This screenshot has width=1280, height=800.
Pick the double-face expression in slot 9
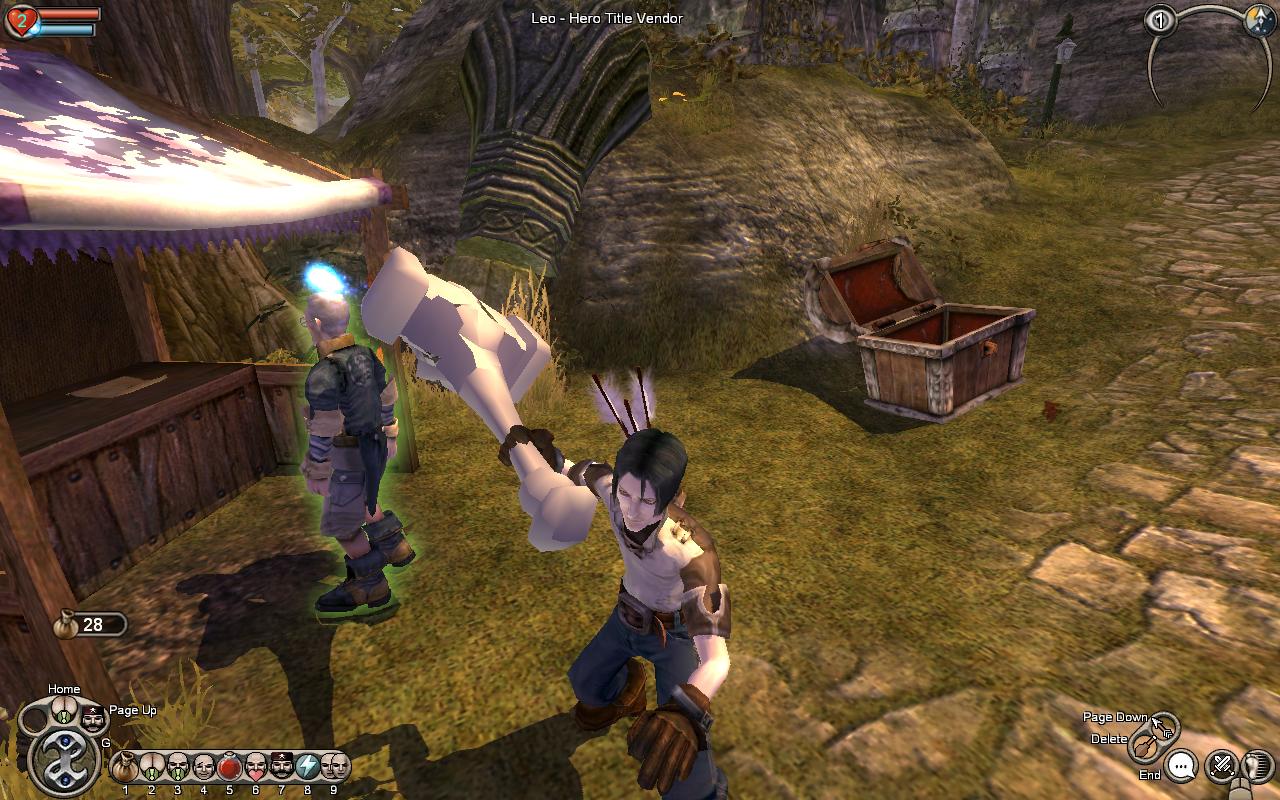click(x=334, y=767)
